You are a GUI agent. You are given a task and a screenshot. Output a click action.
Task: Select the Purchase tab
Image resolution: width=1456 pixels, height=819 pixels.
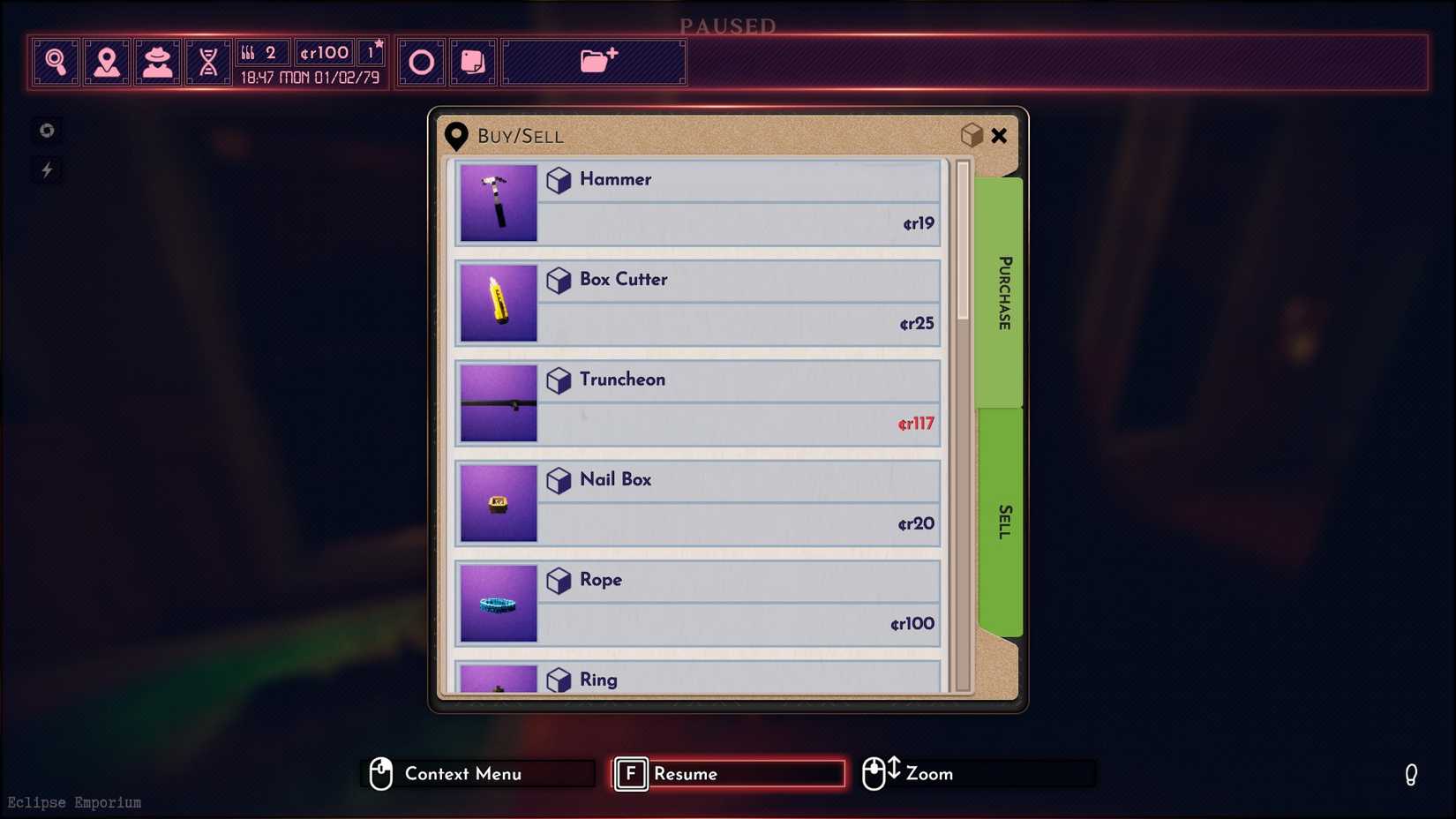click(x=1002, y=291)
